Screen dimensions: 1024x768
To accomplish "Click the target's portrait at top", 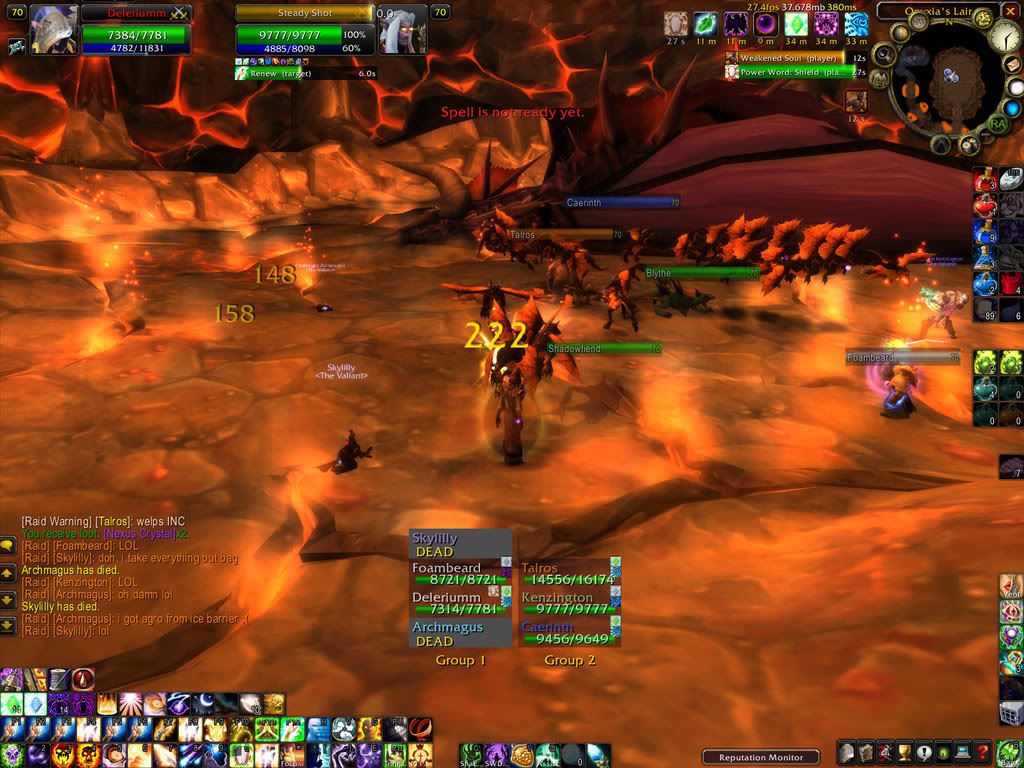I will (x=403, y=28).
